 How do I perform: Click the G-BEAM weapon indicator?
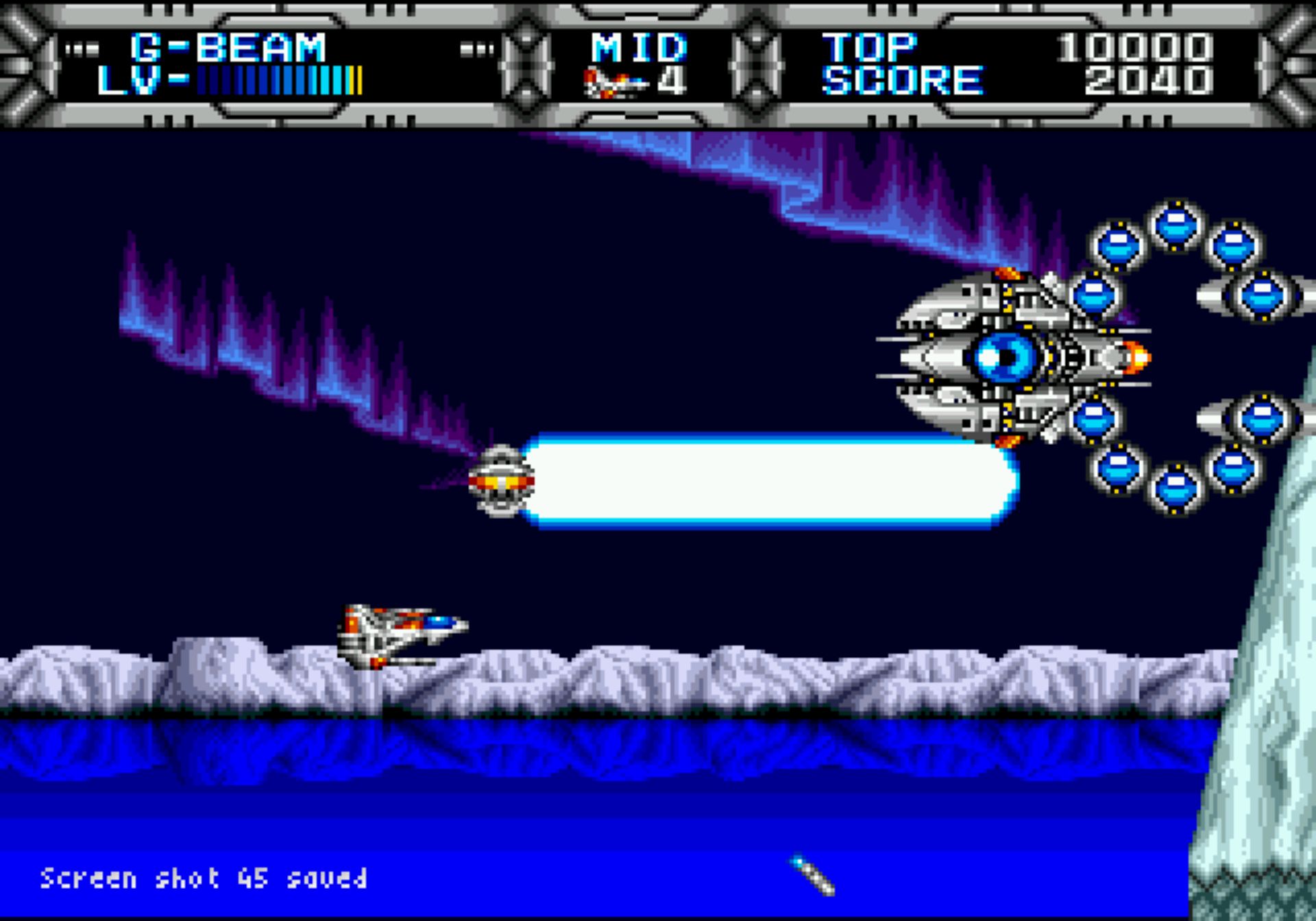click(x=228, y=48)
